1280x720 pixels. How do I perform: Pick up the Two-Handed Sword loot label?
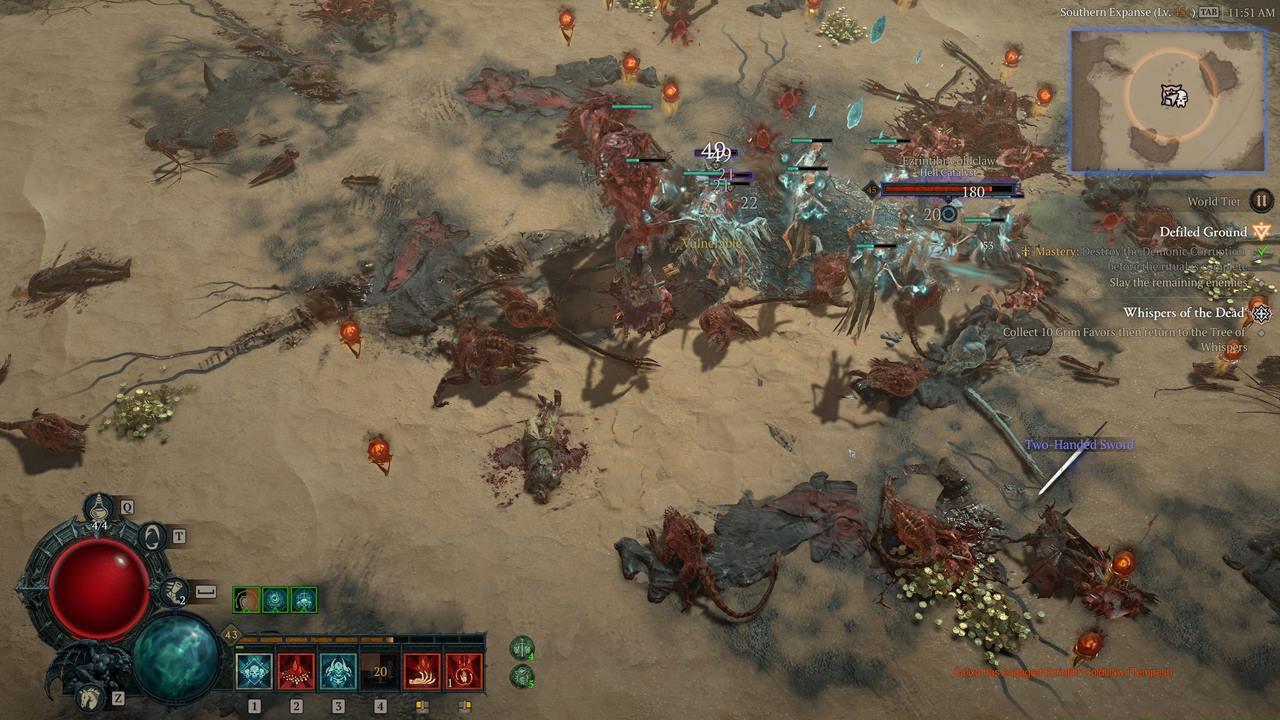1079,443
